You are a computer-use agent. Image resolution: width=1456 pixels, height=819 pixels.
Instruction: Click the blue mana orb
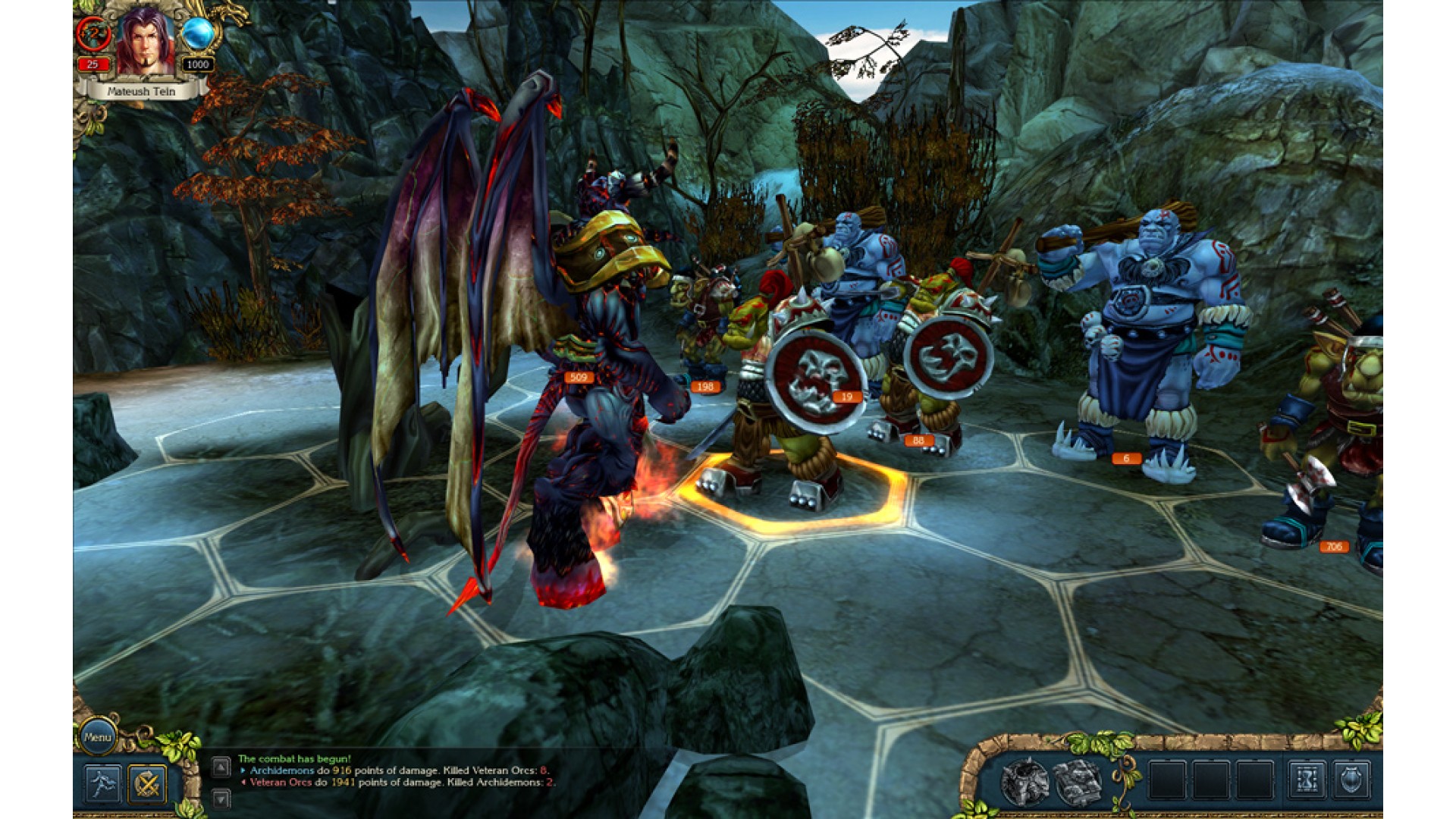[198, 34]
